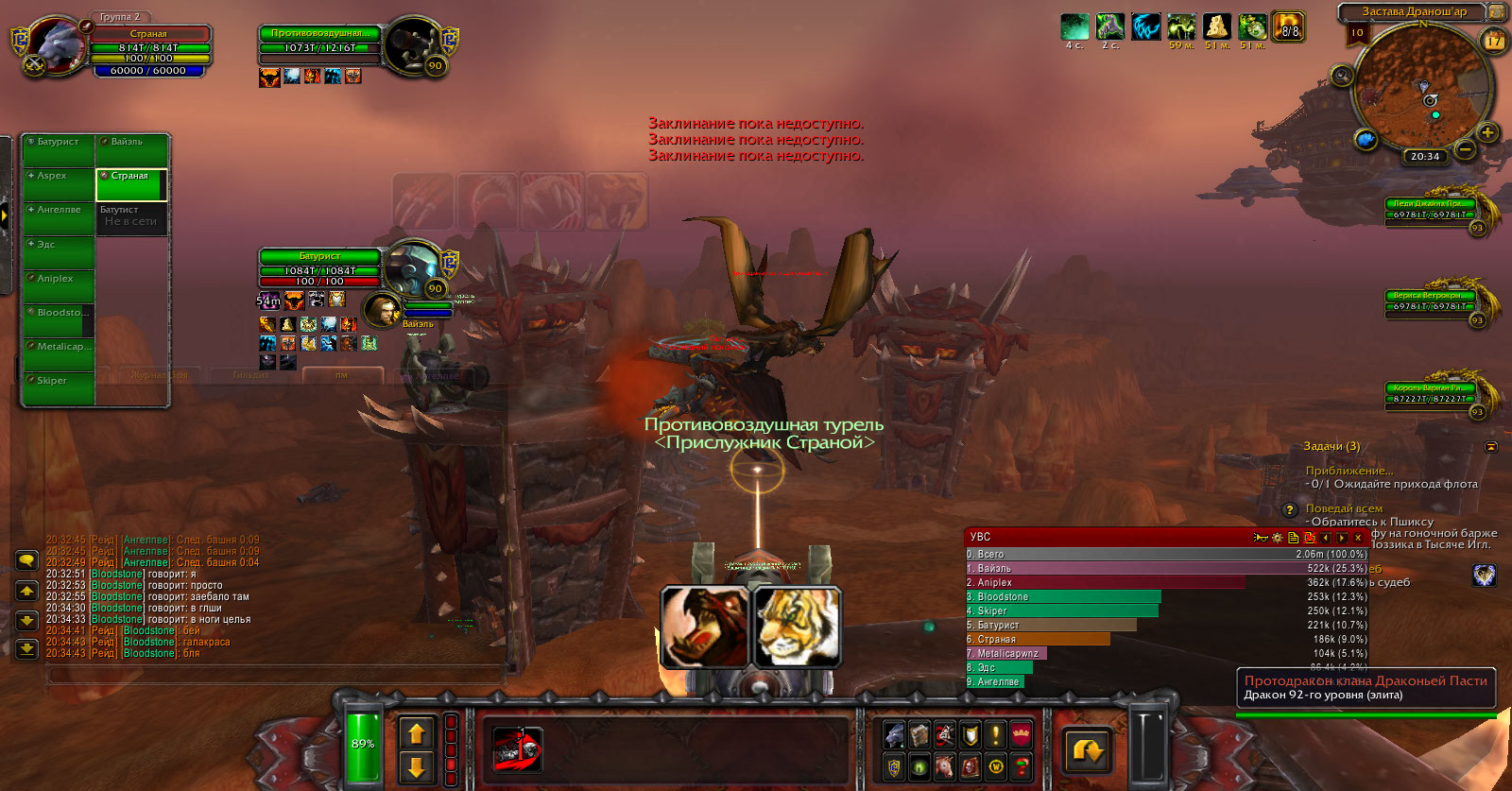Select Батурист in the raid frames

[x=59, y=149]
